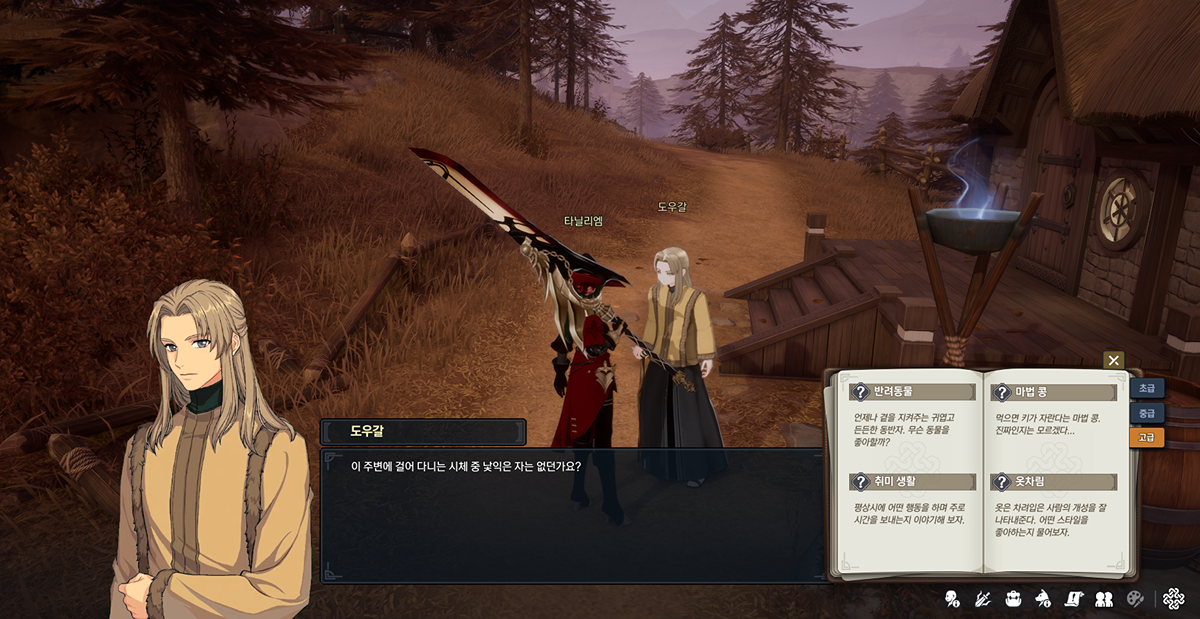Screen dimensions: 1200x619
Task: Open the 중급 topic tab
Action: 1146,413
